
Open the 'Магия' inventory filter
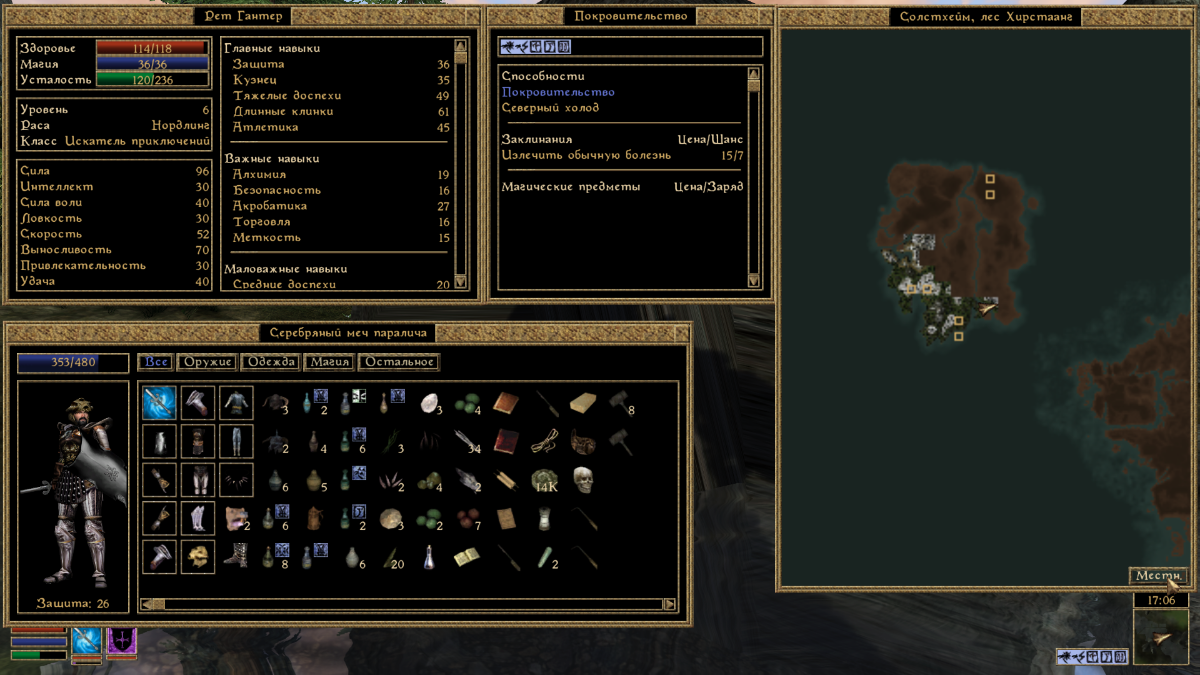[x=328, y=362]
